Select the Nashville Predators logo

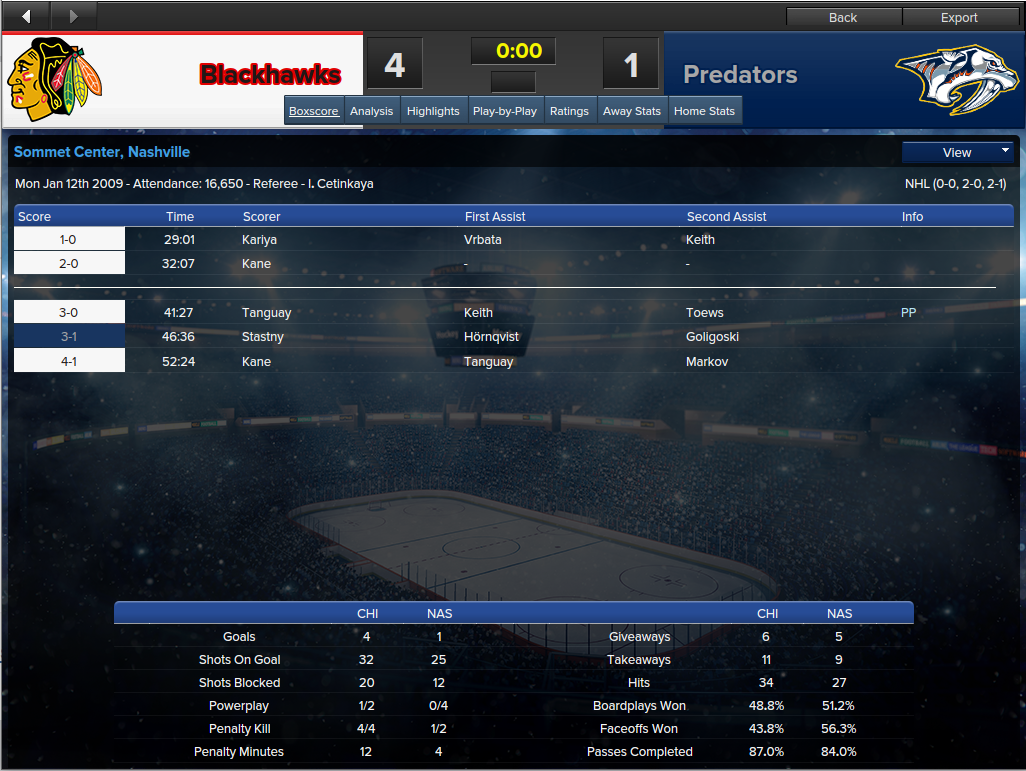pyautogui.click(x=948, y=78)
